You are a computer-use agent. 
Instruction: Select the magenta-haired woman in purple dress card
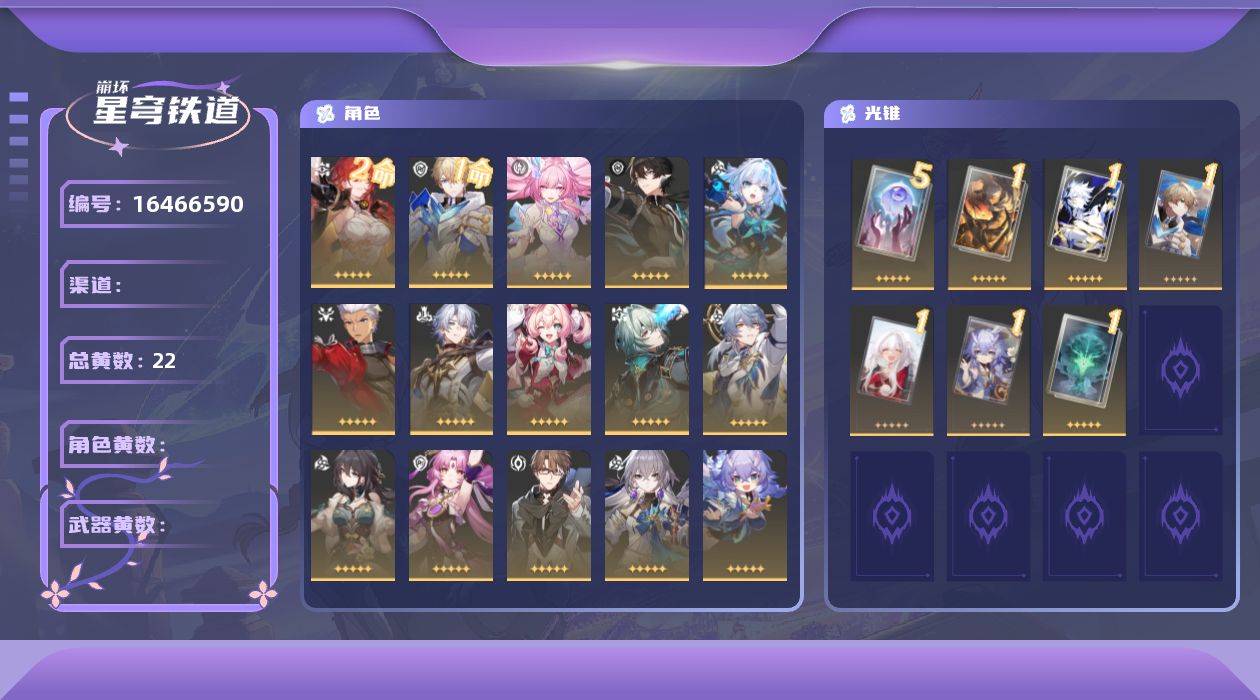pos(450,515)
